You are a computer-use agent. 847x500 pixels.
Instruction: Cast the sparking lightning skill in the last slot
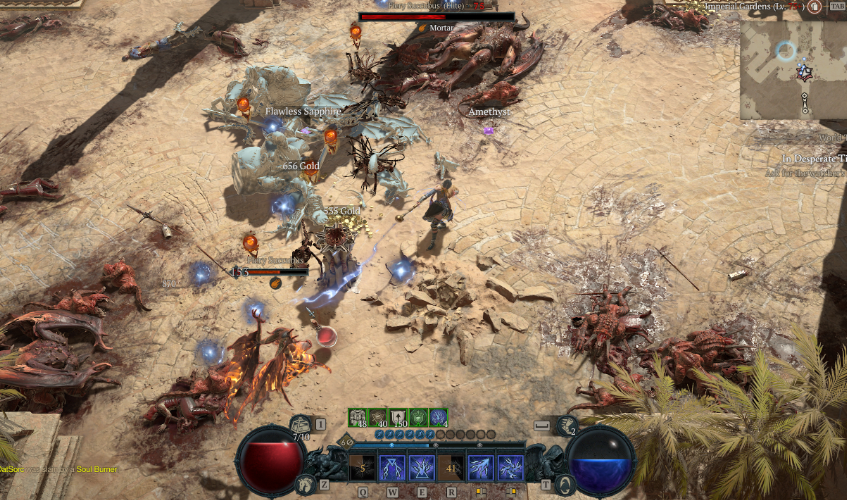pyautogui.click(x=510, y=467)
